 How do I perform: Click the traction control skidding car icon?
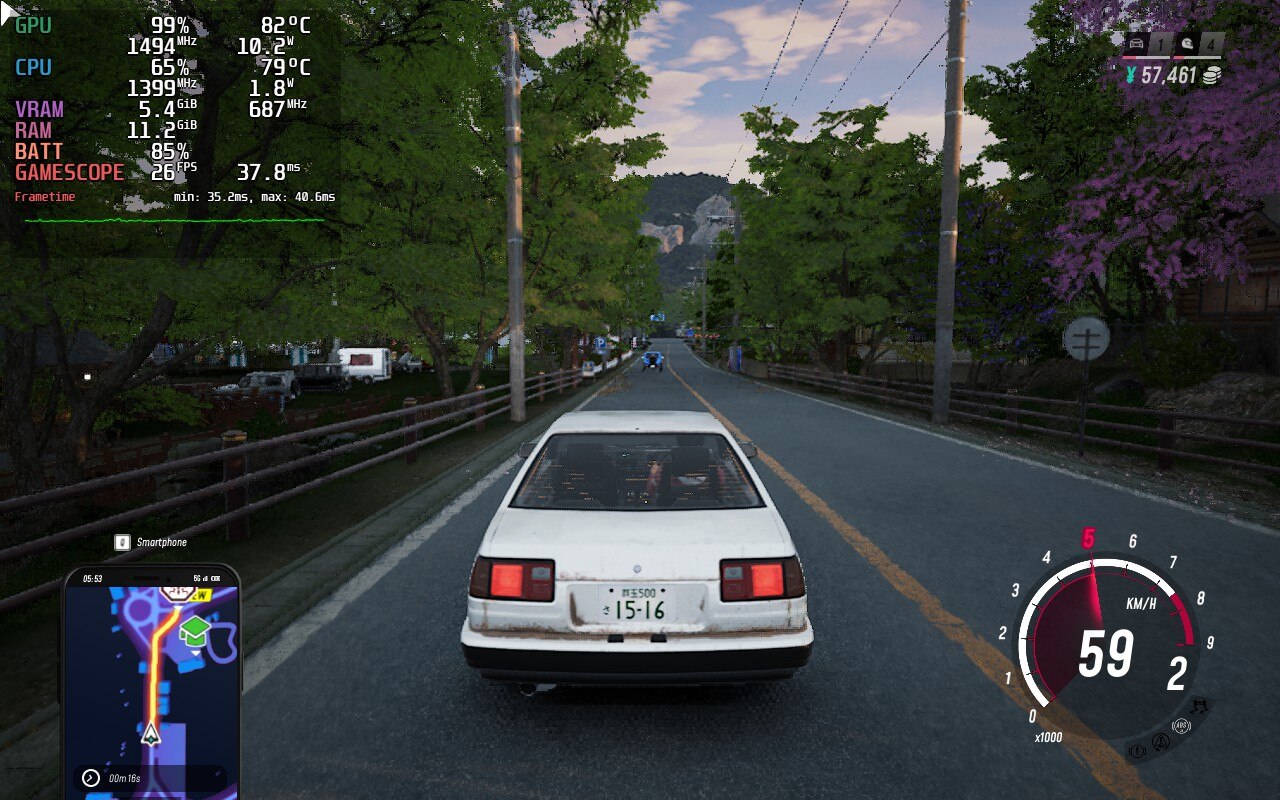(x=1199, y=704)
